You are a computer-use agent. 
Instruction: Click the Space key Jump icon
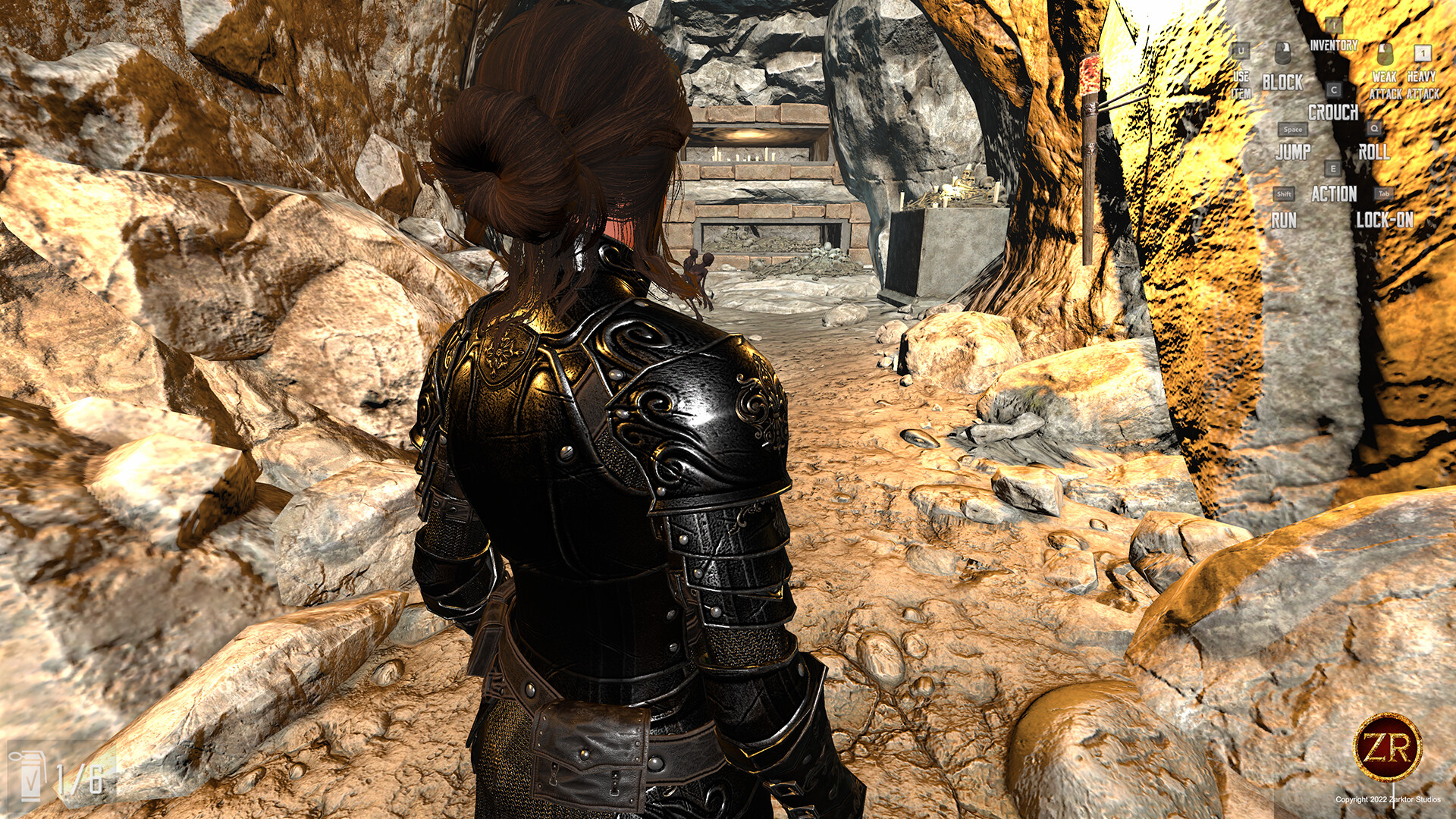[x=1293, y=130]
